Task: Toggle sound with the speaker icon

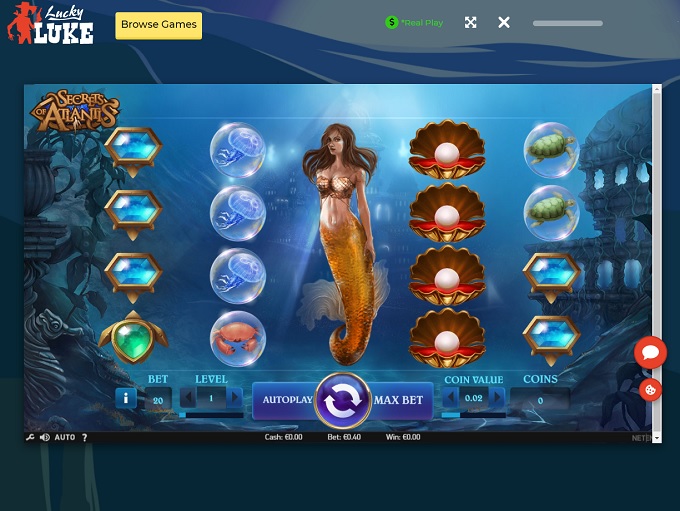Action: (45, 437)
